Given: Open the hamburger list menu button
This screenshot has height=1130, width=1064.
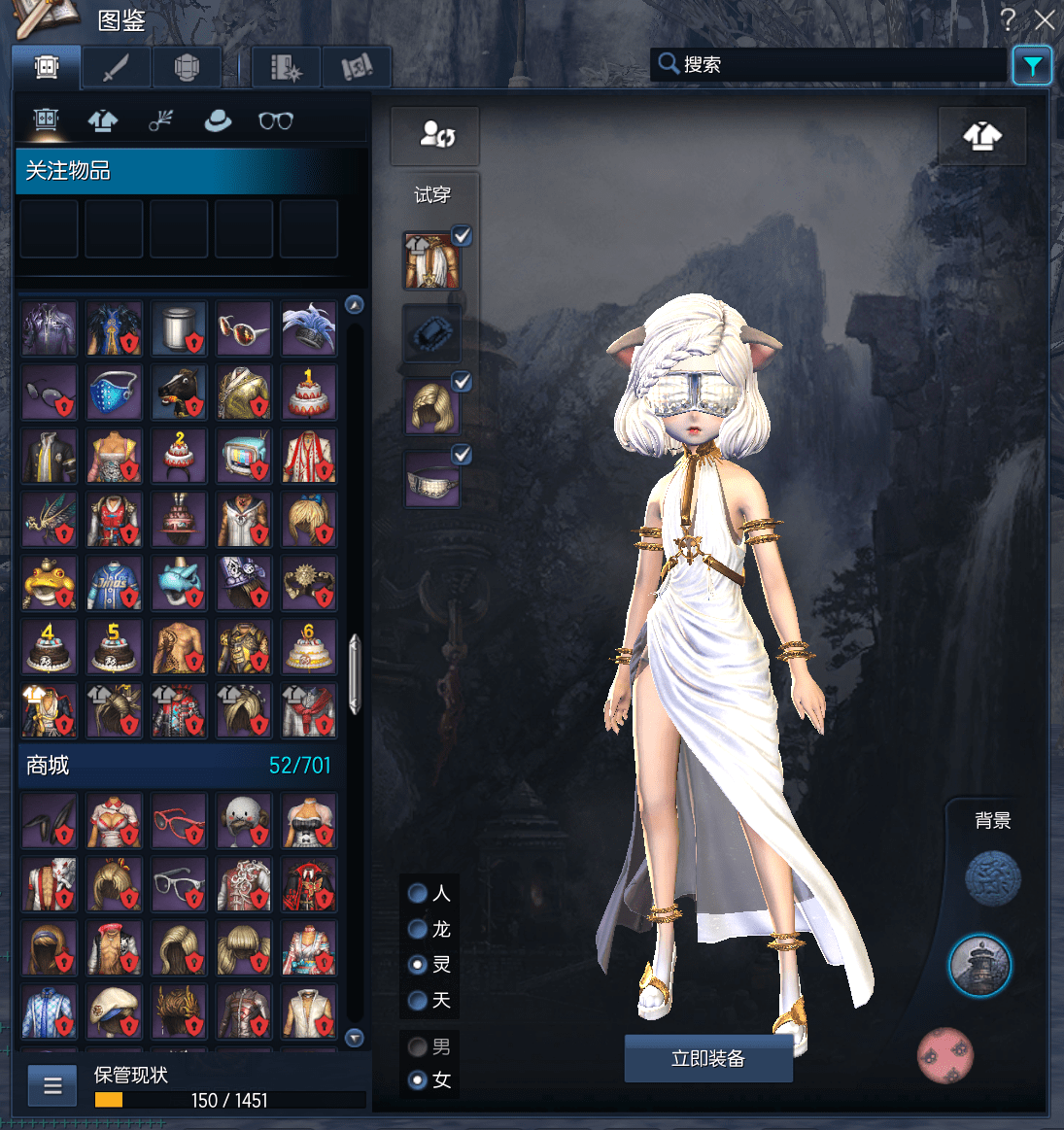Looking at the screenshot, I should click(x=52, y=1085).
